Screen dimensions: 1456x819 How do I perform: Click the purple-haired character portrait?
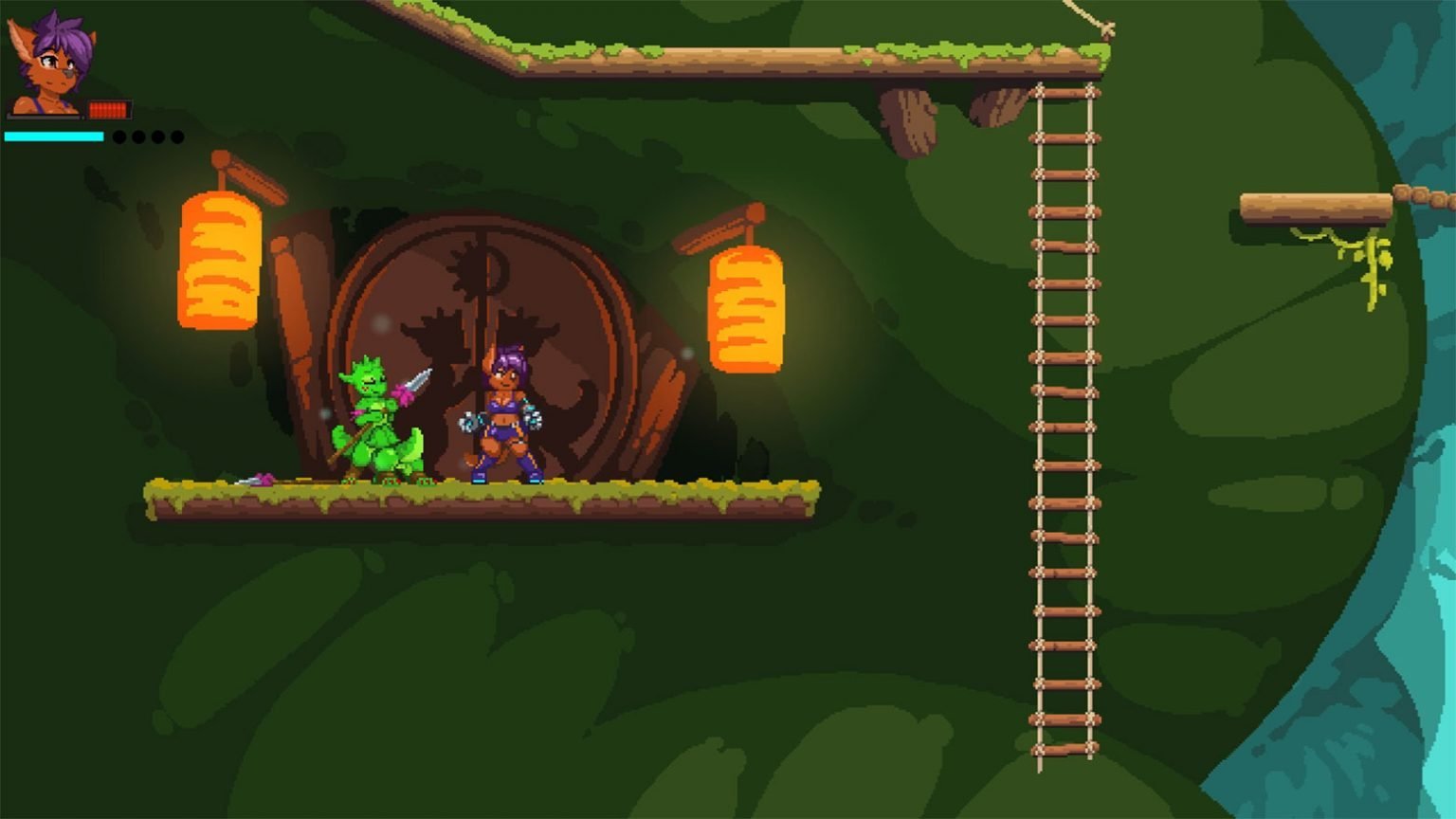[51, 63]
